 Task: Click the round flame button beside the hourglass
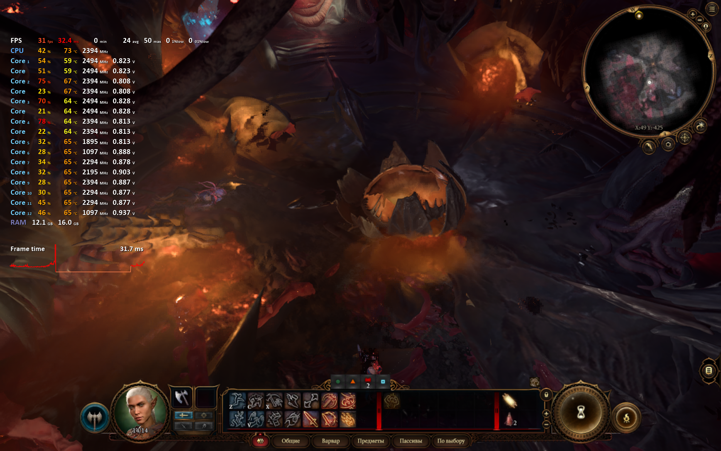click(626, 417)
